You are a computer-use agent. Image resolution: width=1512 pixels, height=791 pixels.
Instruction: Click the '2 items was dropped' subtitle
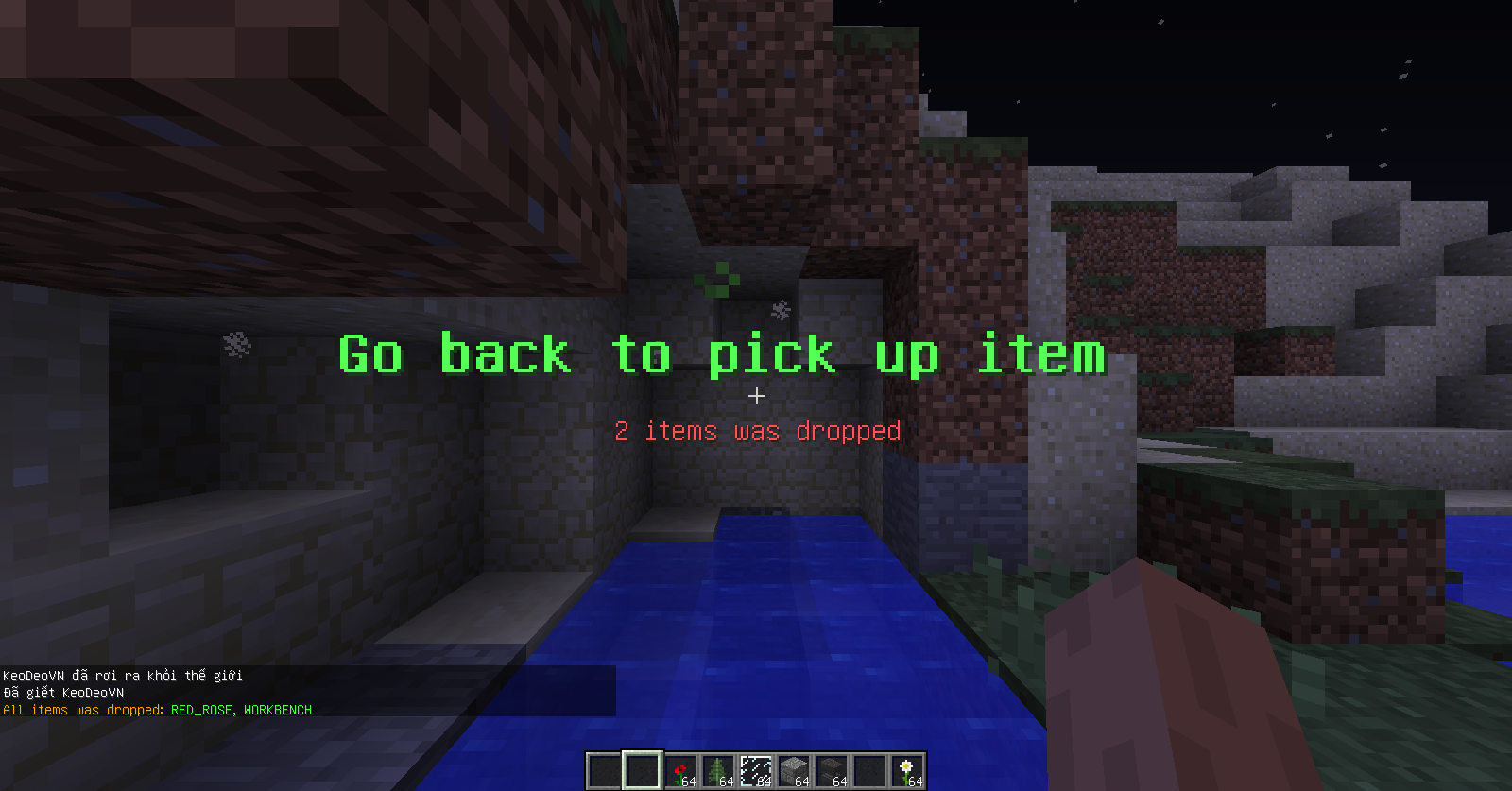coord(757,432)
